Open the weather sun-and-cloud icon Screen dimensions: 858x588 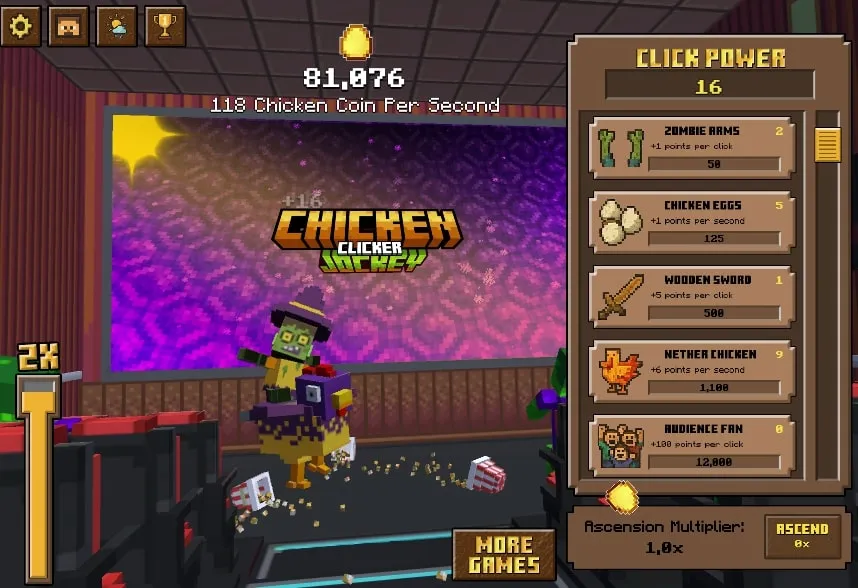point(116,26)
